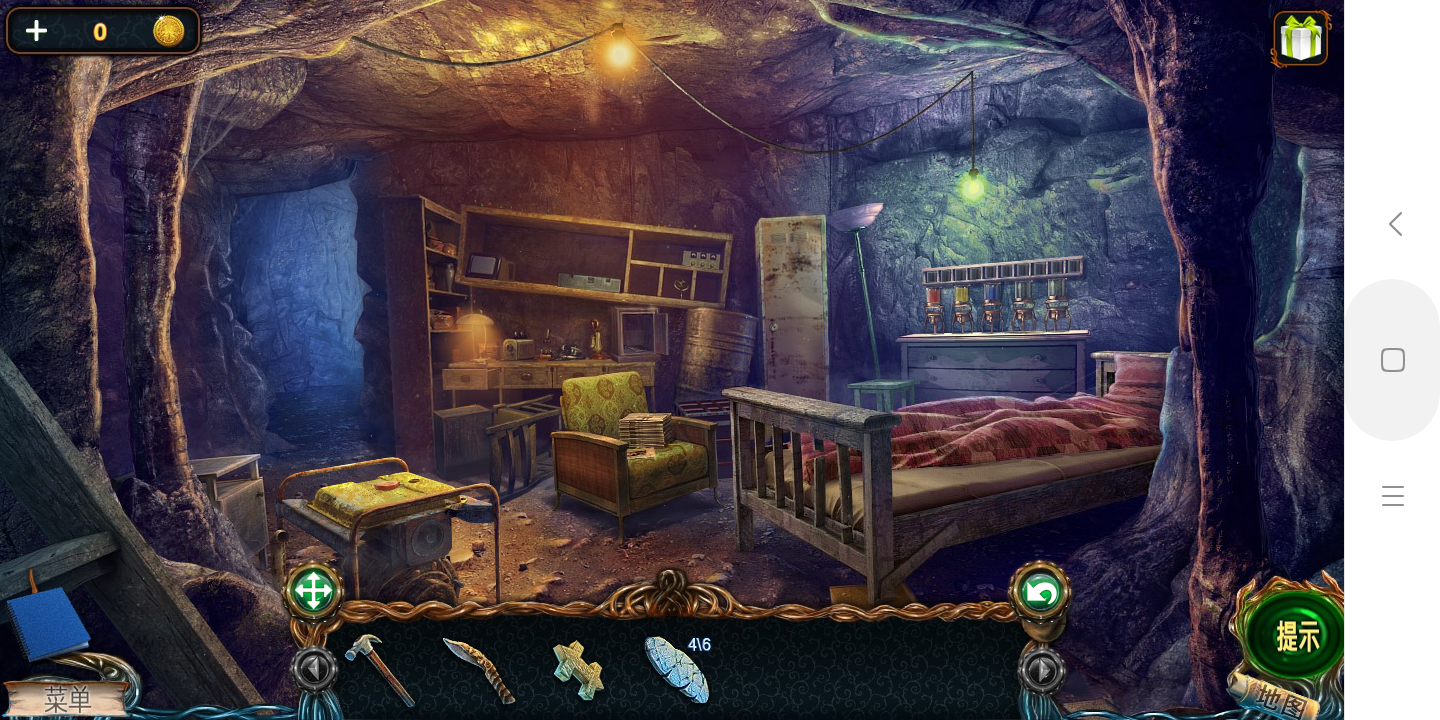The image size is (1440, 720).
Task: Use the 提示 hint button
Action: (1296, 636)
